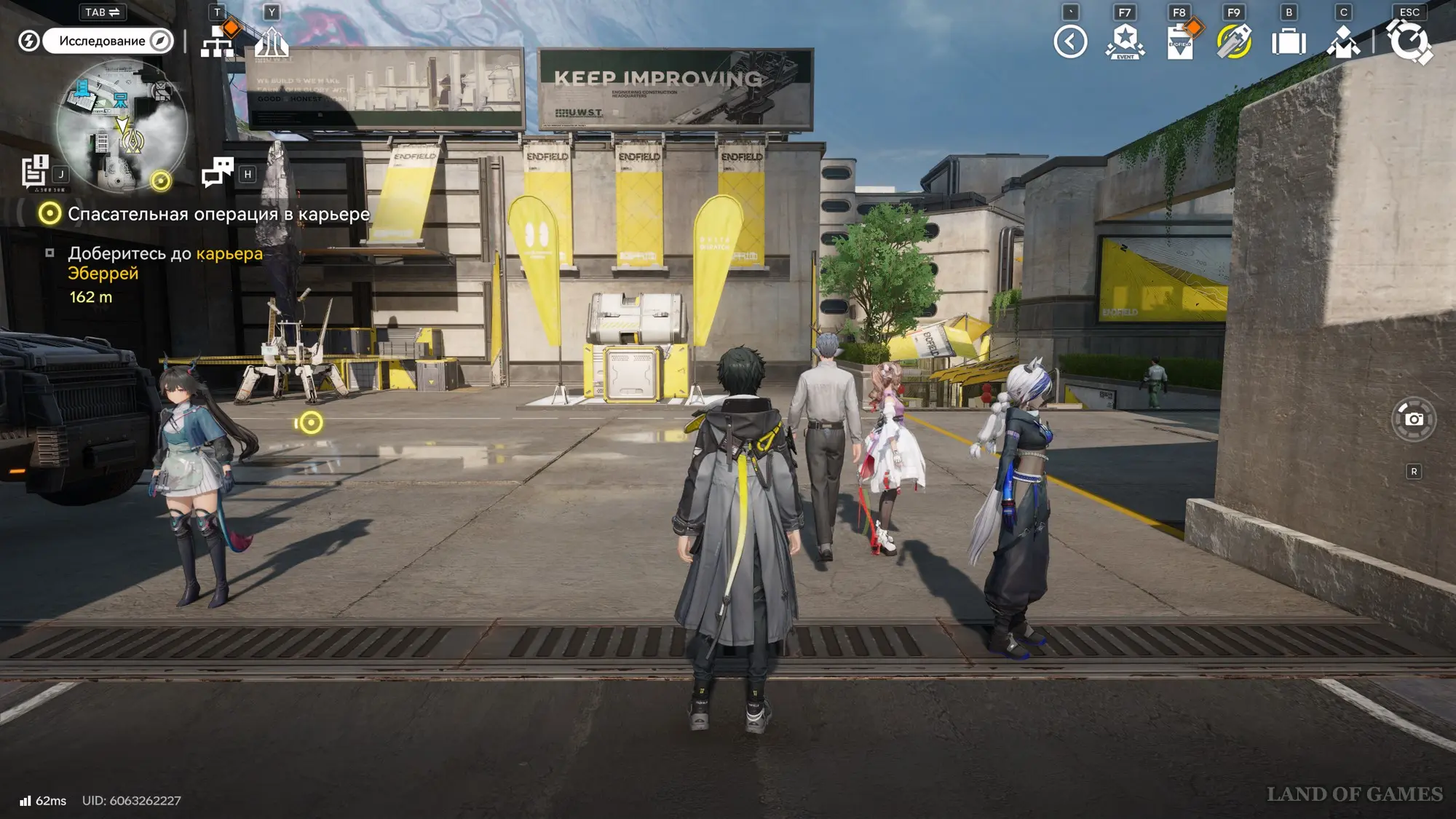Open the operator character menu icon
This screenshot has height=819, width=1456.
click(x=1343, y=41)
